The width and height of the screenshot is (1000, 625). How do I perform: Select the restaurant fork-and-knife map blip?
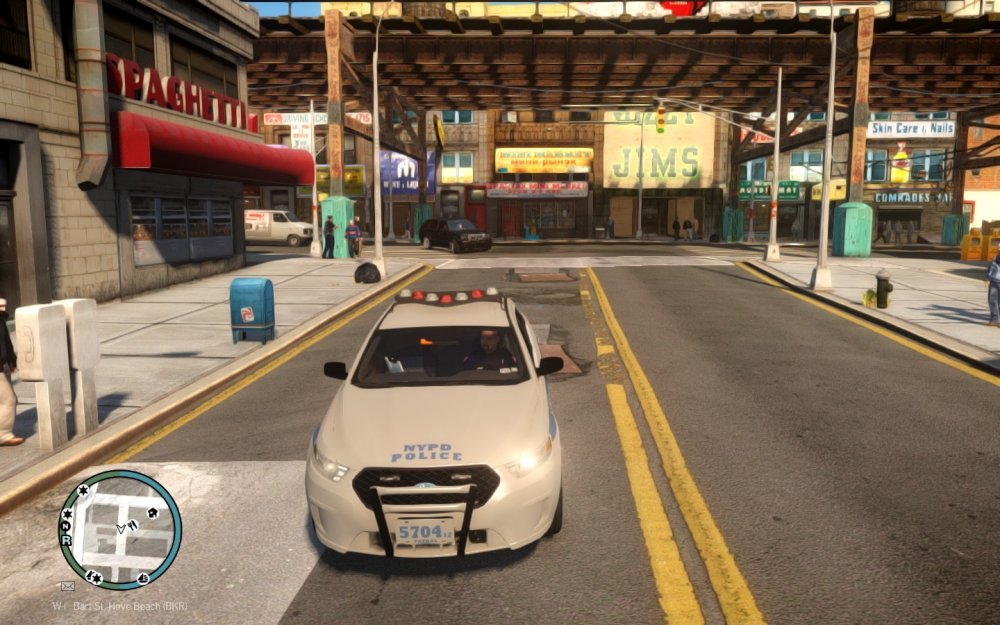[x=133, y=525]
